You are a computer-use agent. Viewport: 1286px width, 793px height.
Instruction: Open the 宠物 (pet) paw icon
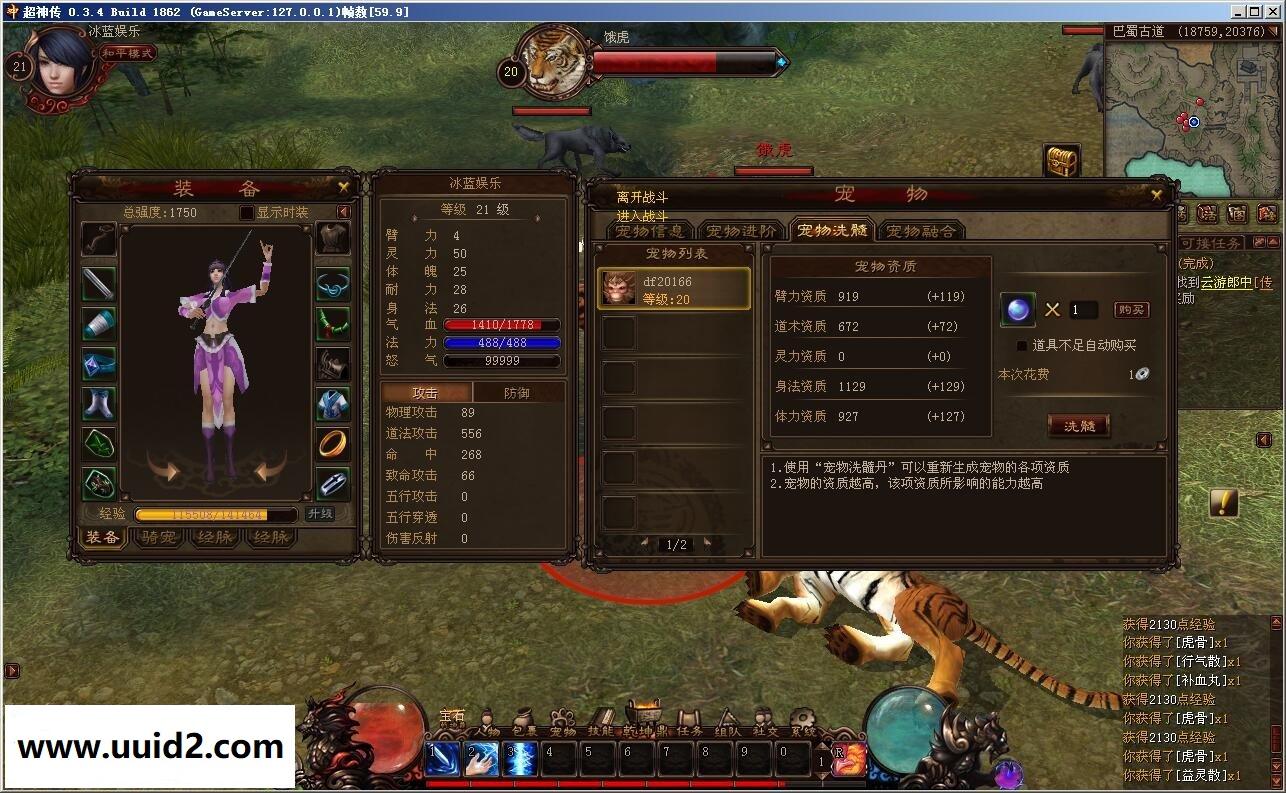click(563, 715)
